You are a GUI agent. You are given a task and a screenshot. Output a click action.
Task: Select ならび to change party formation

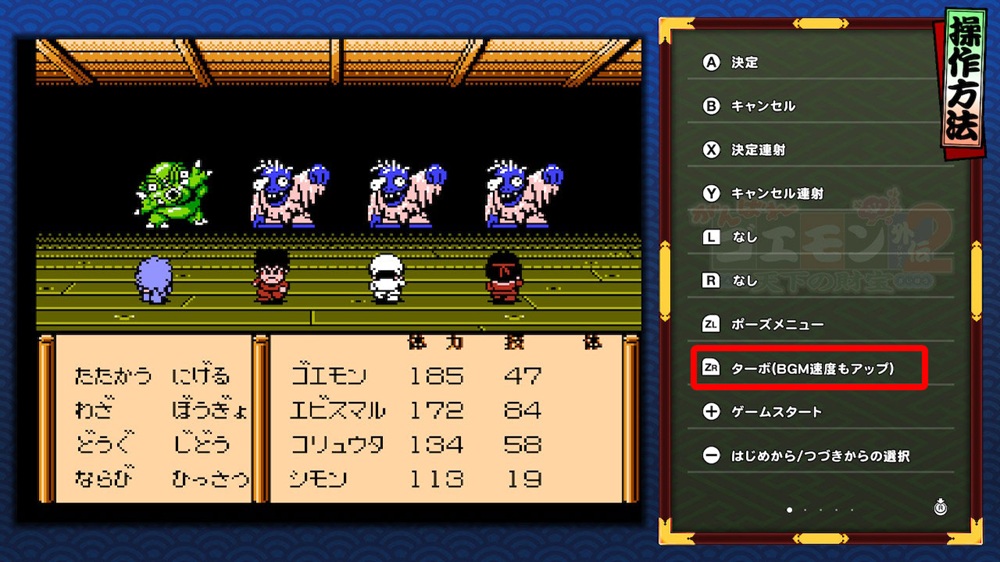105,478
